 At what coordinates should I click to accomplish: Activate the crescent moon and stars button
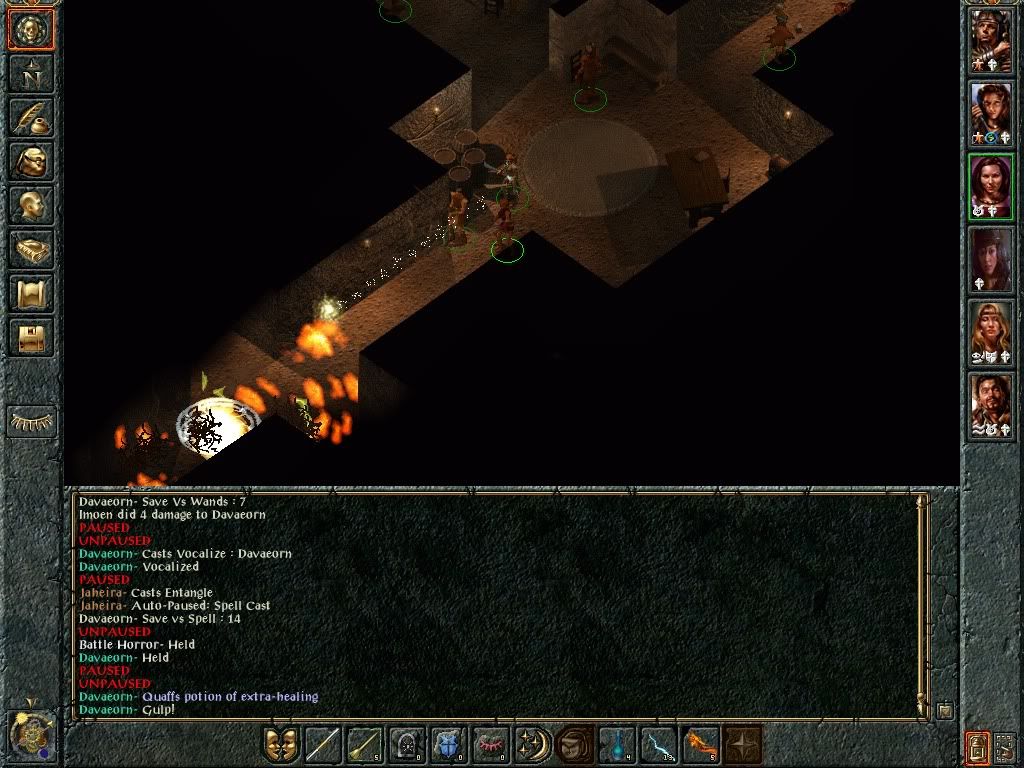(x=532, y=745)
